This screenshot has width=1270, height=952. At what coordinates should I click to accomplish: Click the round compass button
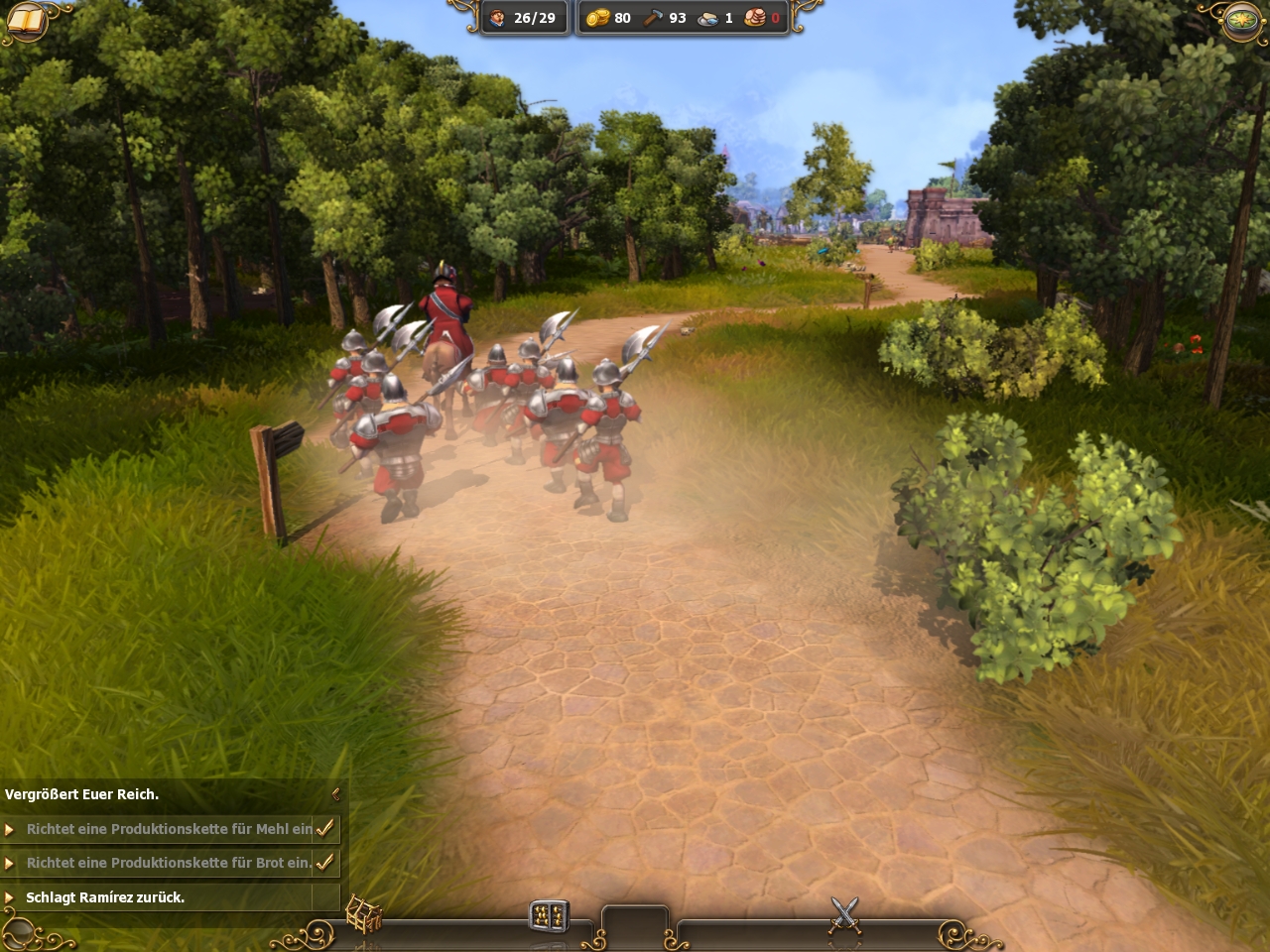coord(1242,20)
